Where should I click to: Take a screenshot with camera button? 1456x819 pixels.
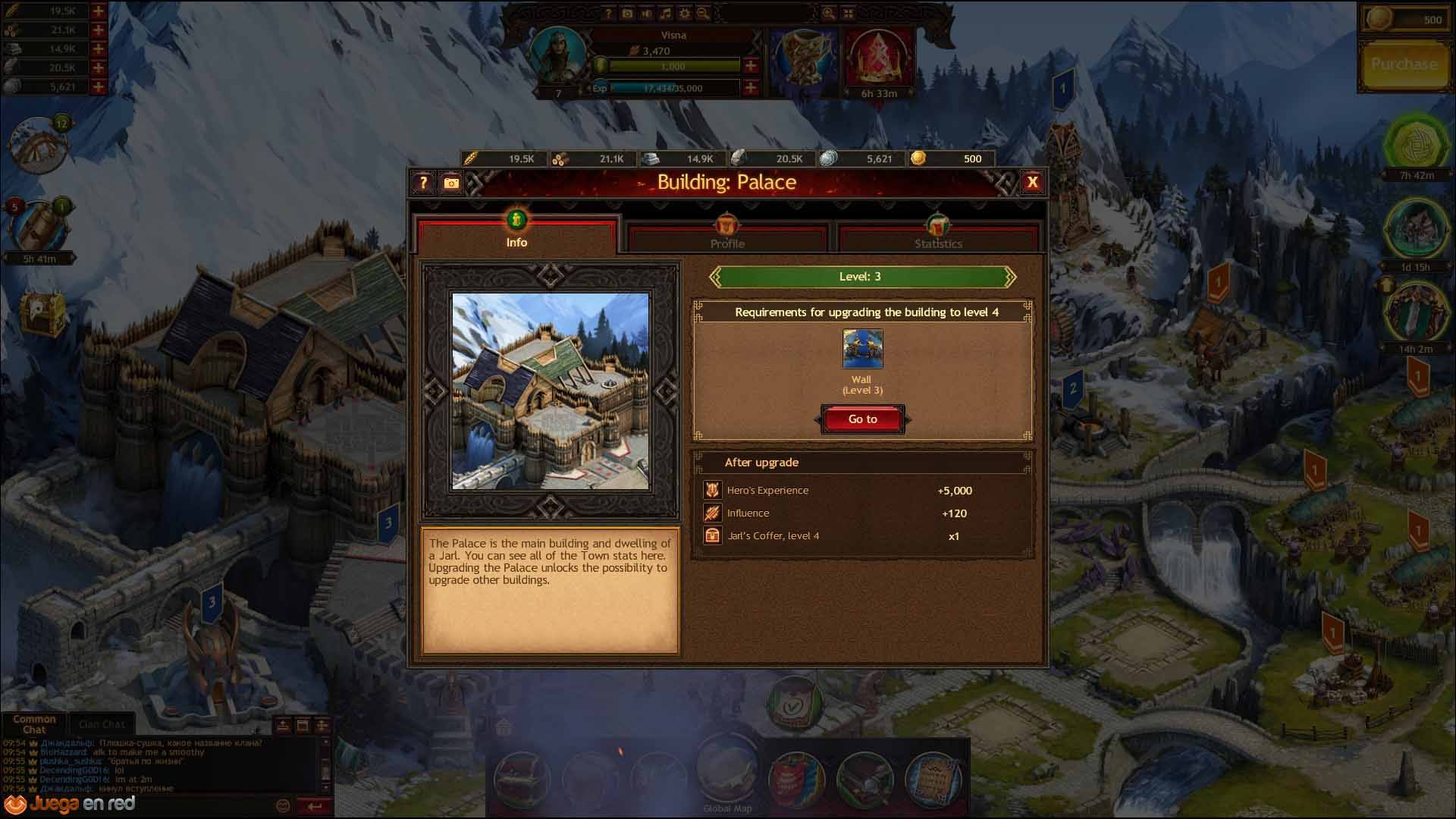point(451,183)
